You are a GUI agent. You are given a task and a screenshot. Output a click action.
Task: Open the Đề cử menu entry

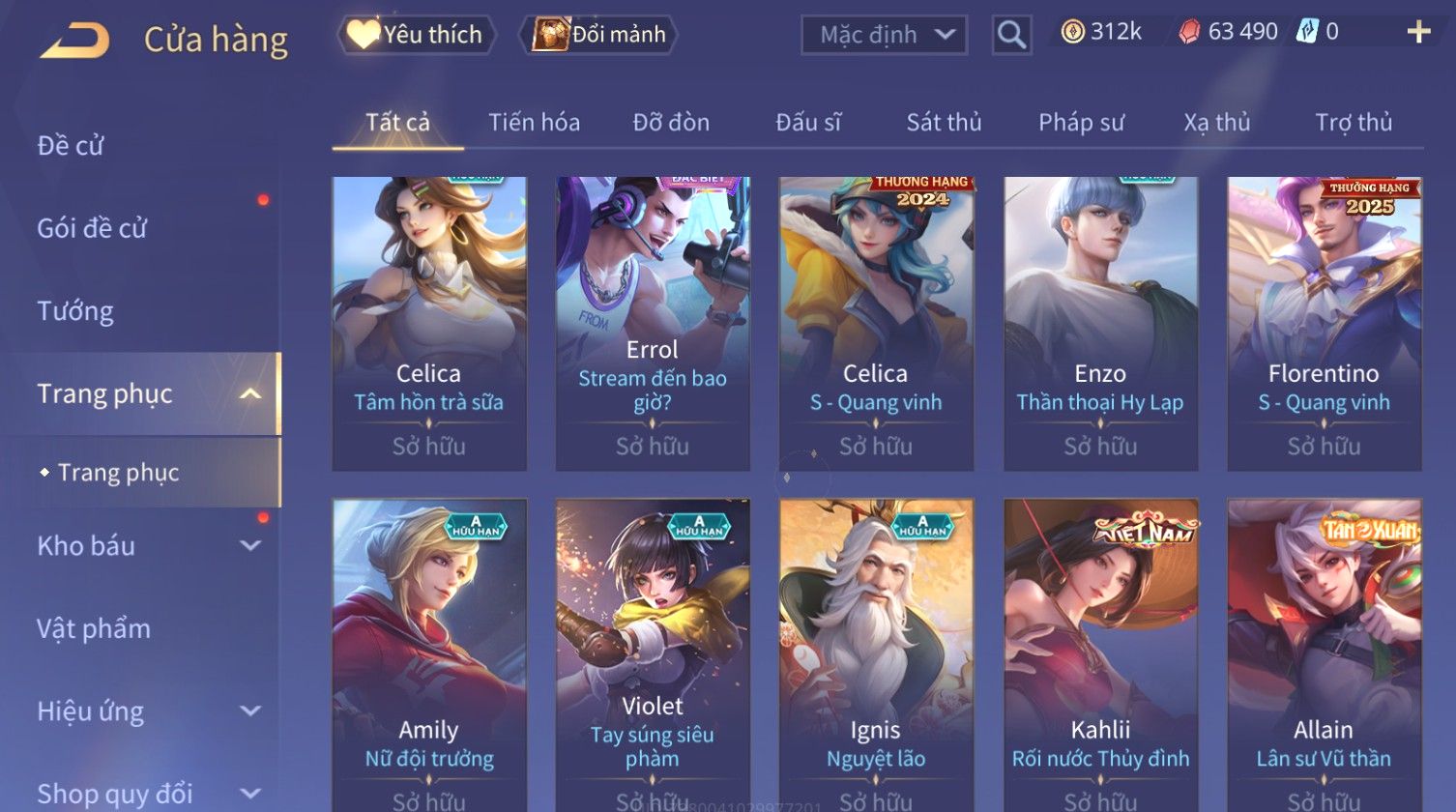71,146
